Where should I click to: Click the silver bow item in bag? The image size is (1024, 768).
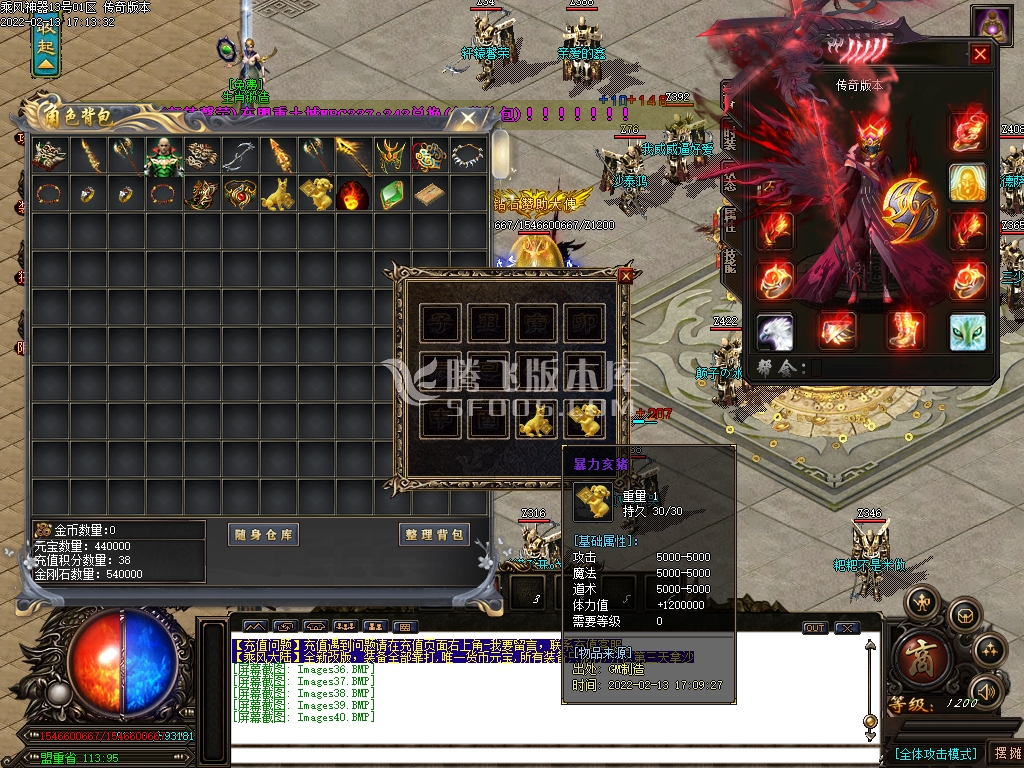pyautogui.click(x=239, y=156)
